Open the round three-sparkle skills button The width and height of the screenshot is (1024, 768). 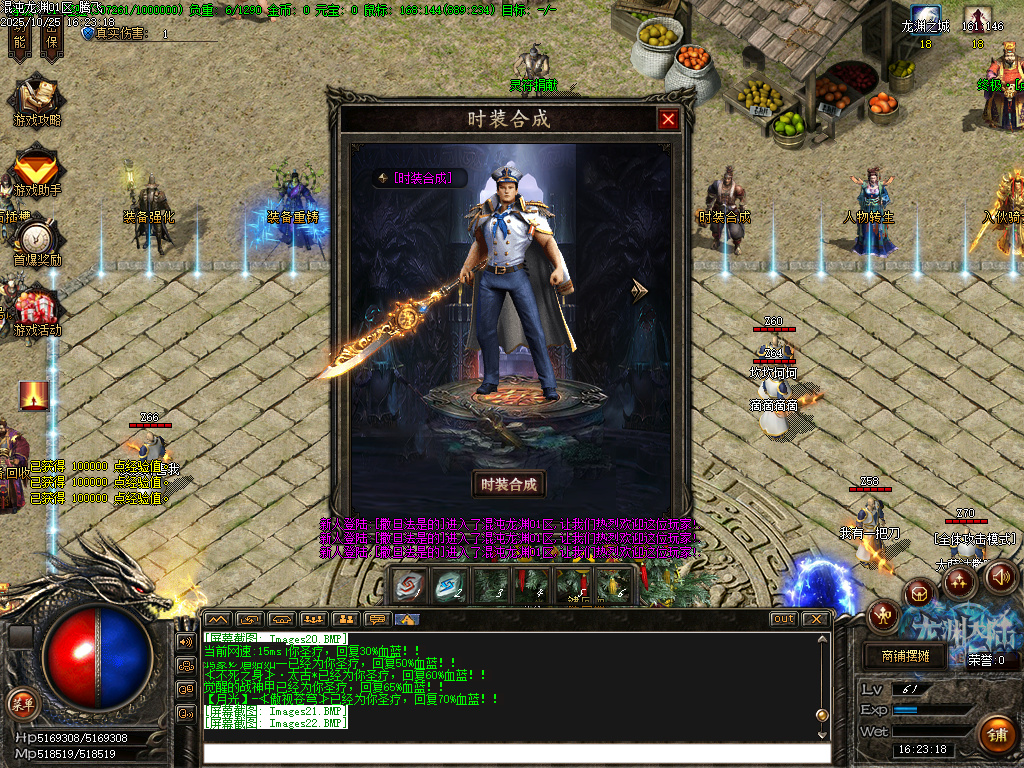click(x=960, y=580)
